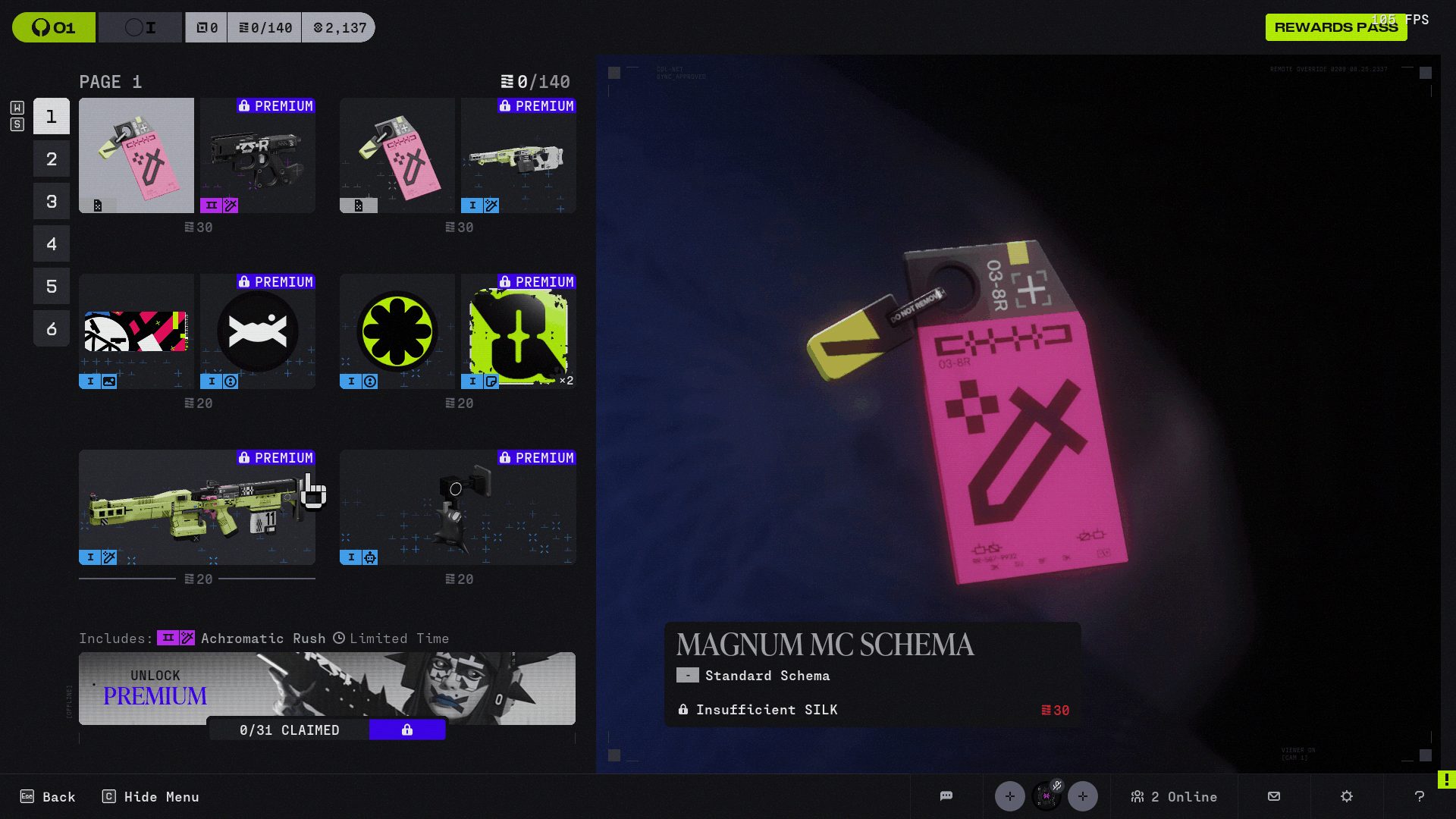Open the mail inbox icon

pyautogui.click(x=1274, y=796)
